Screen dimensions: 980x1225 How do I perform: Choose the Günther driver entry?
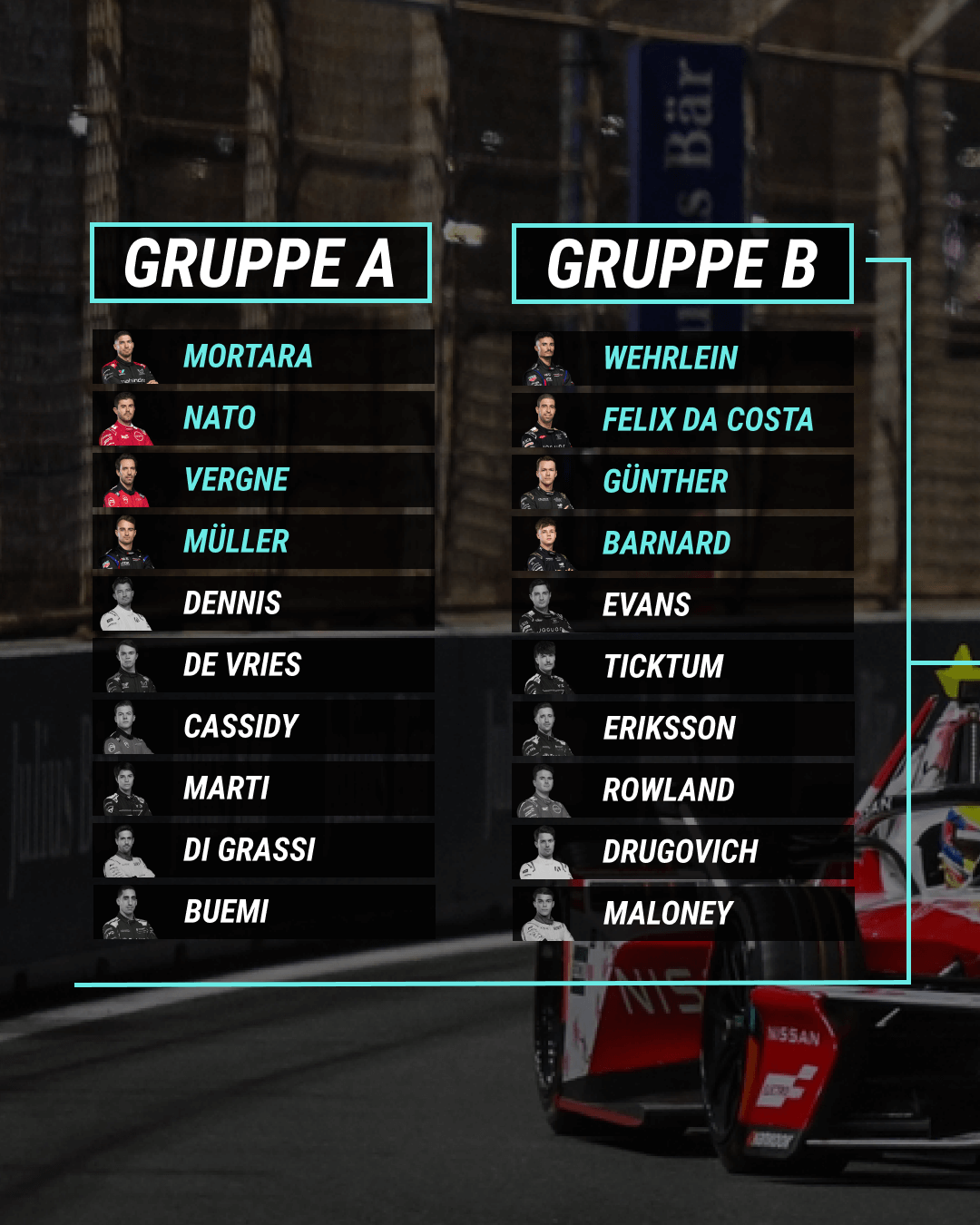click(682, 482)
